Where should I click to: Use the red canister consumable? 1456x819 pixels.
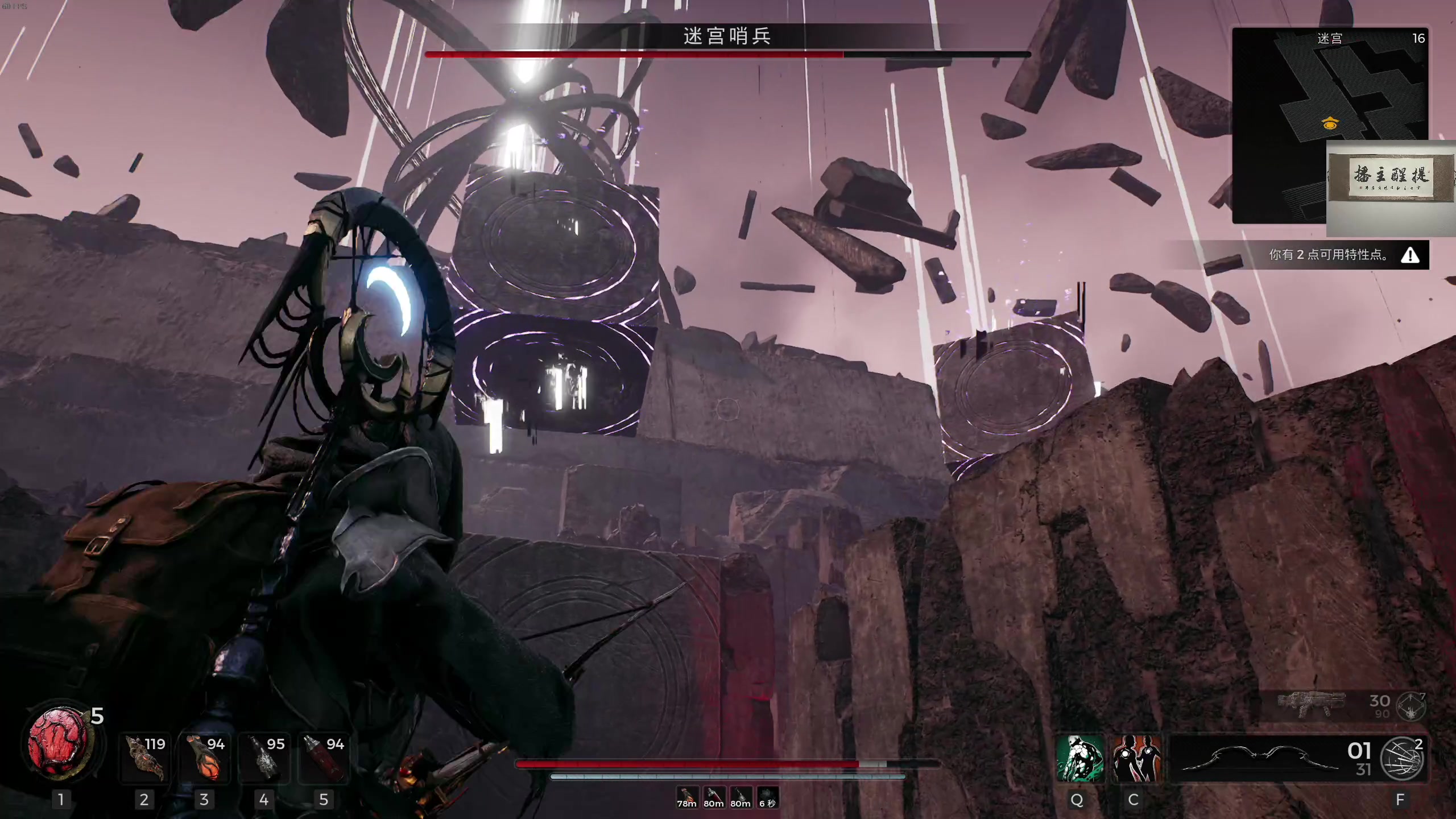[324, 758]
